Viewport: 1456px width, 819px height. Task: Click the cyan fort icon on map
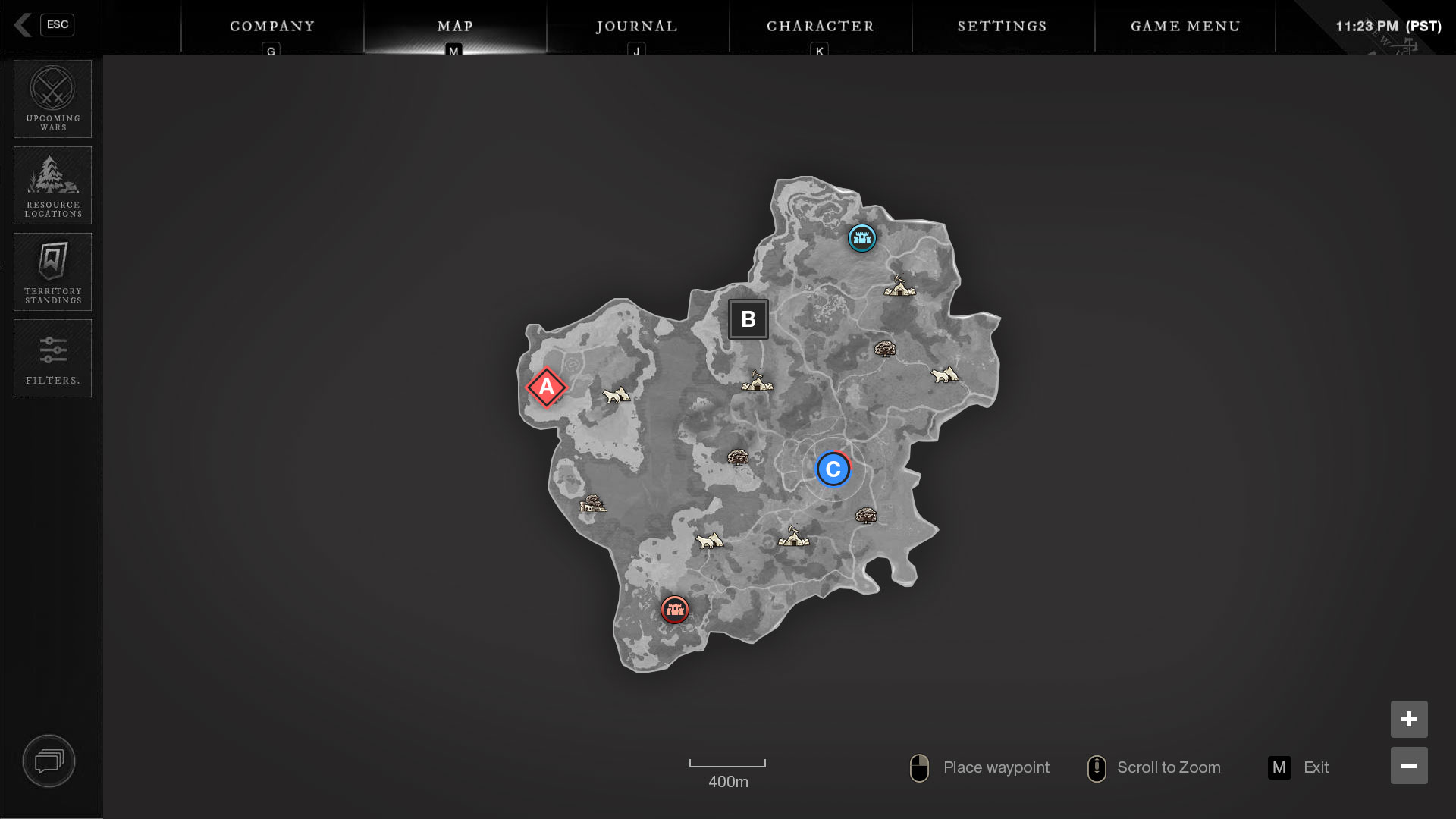(x=862, y=238)
